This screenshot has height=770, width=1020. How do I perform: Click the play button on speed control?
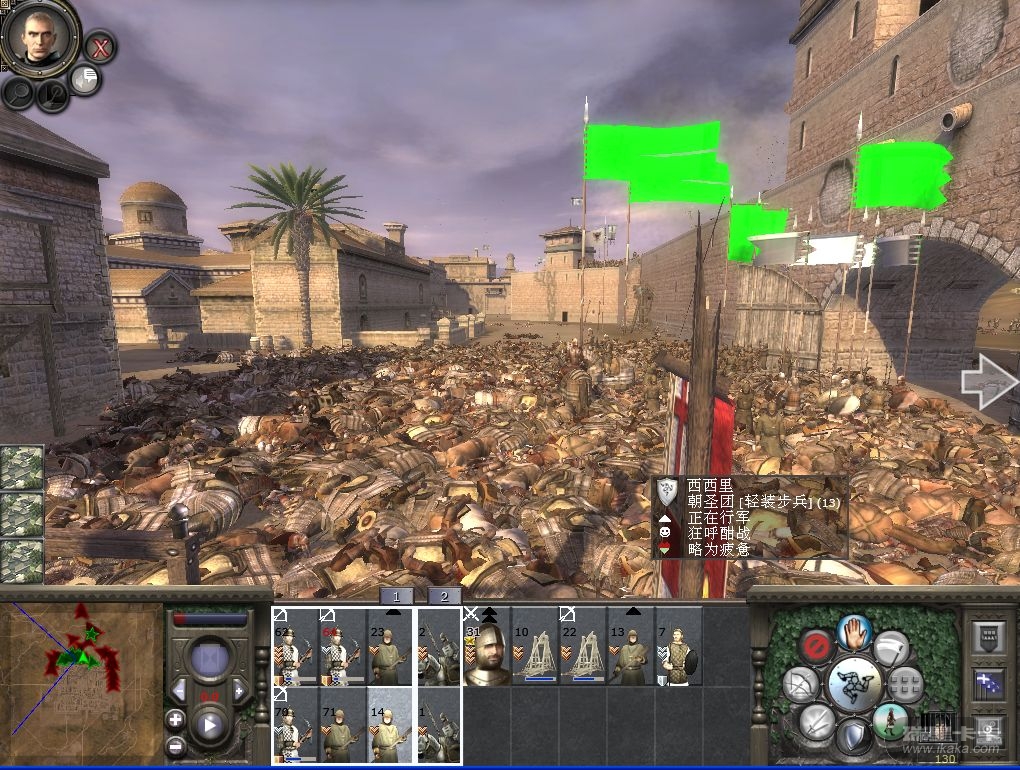coord(210,723)
